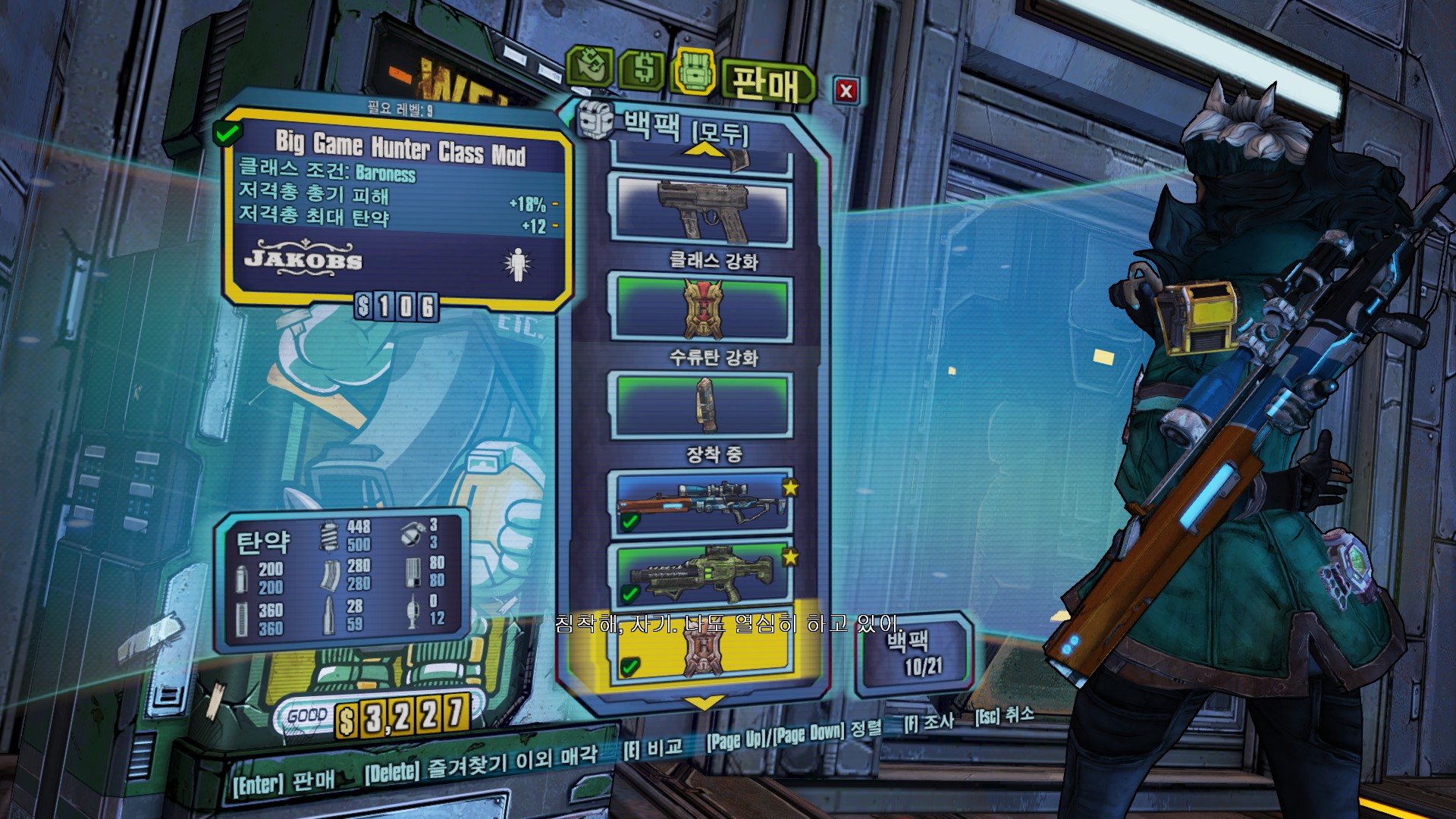Select the pistol item in backpack

702,212
